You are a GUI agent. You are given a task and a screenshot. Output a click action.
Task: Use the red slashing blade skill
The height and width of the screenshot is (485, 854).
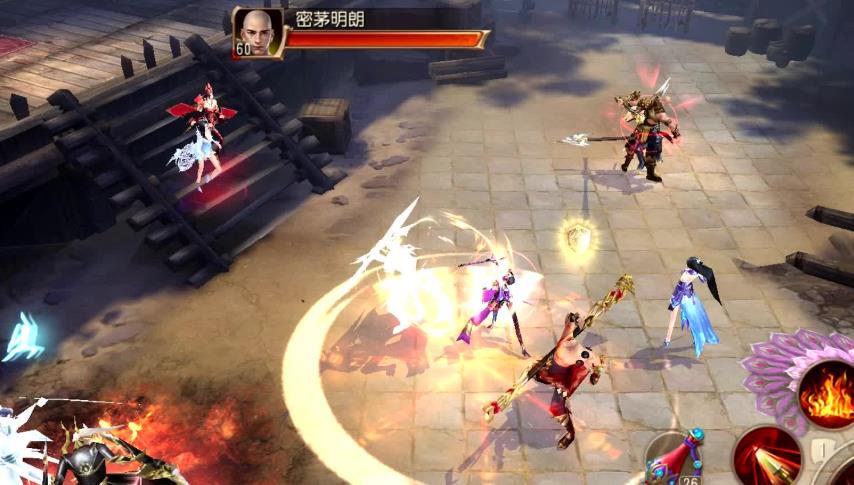point(767,457)
